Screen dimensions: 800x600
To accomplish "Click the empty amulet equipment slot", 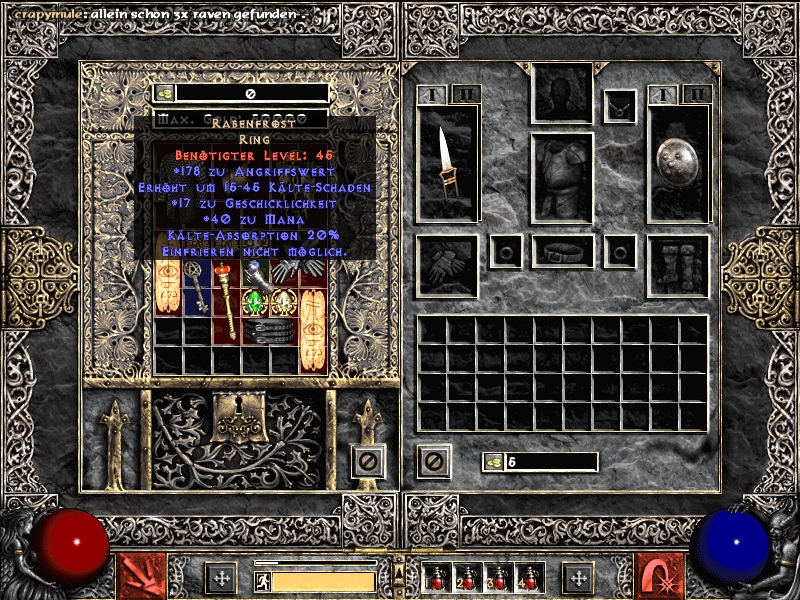I will [620, 103].
